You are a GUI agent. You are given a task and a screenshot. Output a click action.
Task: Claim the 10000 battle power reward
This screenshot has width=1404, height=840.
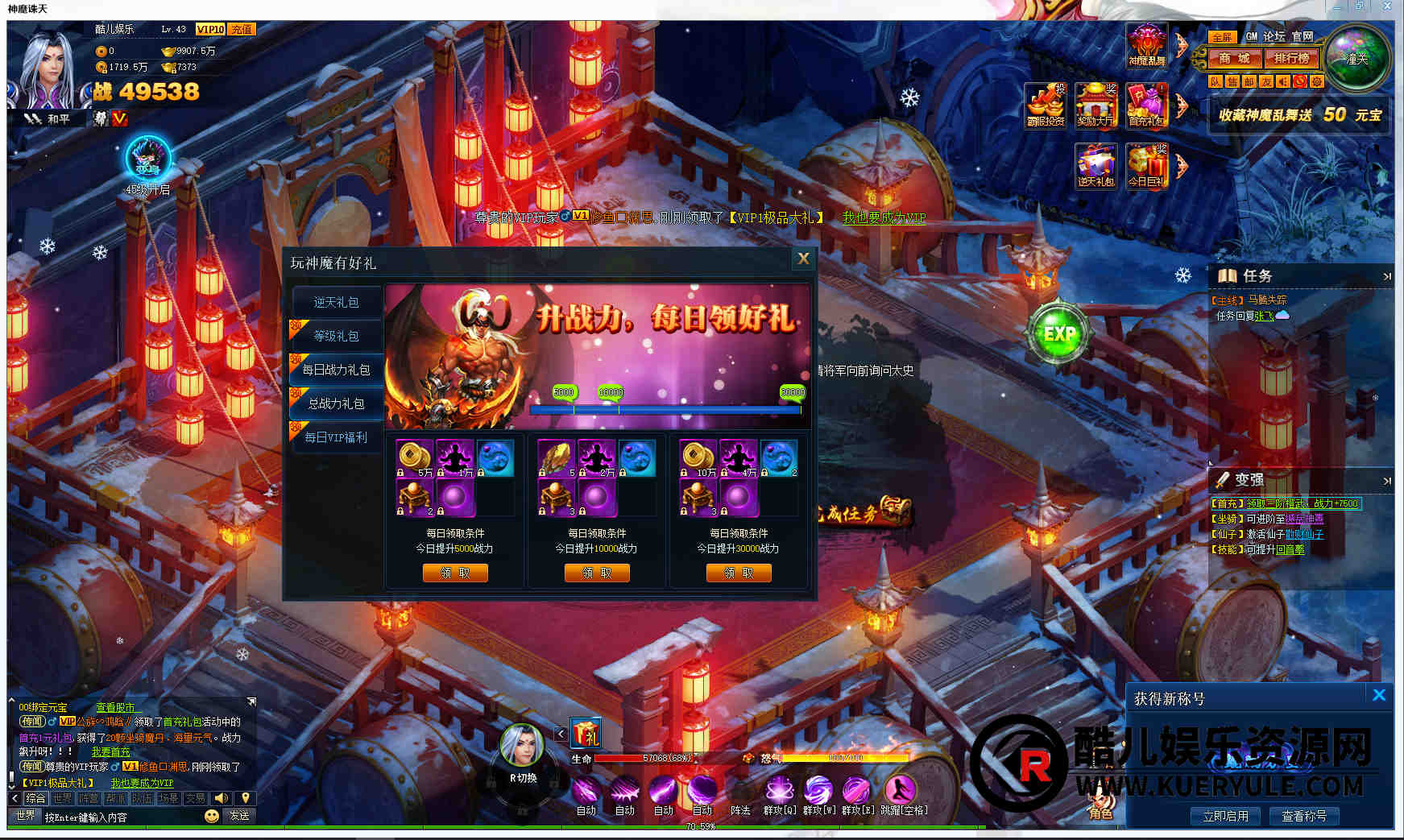point(597,573)
